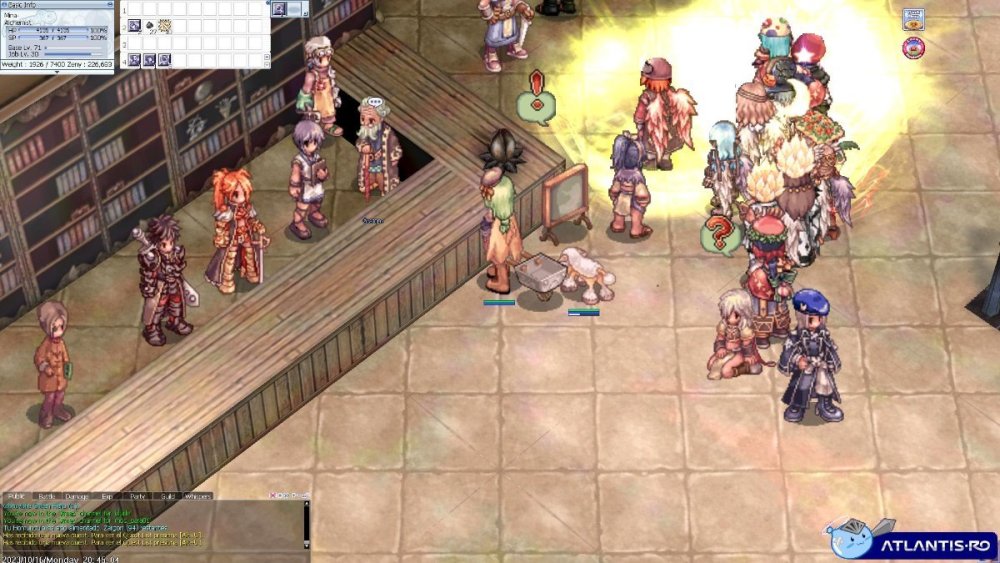Click the chat window options icons
Screen dimensions: 1000x563
pyautogui.click(x=285, y=496)
